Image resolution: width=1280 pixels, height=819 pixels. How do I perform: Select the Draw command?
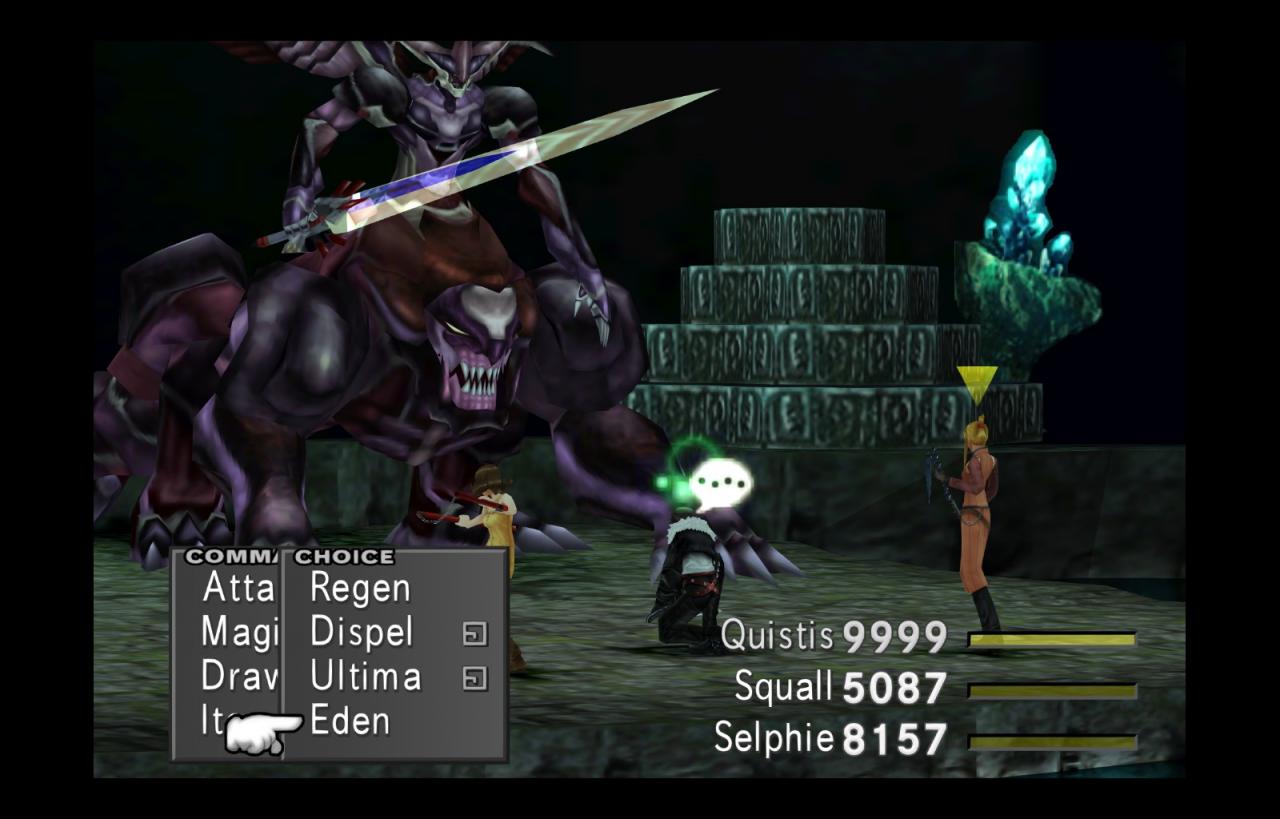[x=238, y=677]
